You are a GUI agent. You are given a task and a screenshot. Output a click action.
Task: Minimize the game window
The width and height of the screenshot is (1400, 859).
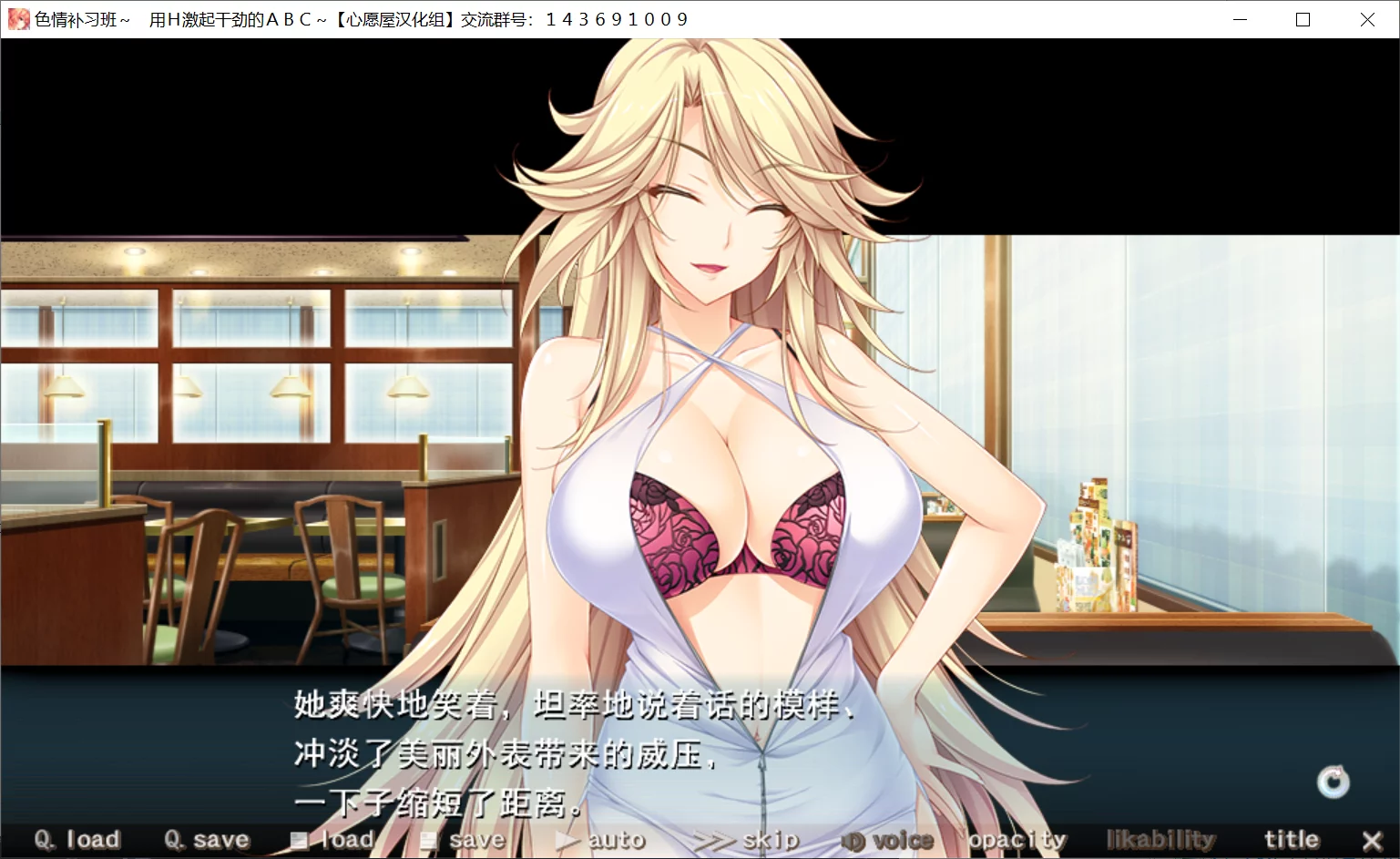1240,18
